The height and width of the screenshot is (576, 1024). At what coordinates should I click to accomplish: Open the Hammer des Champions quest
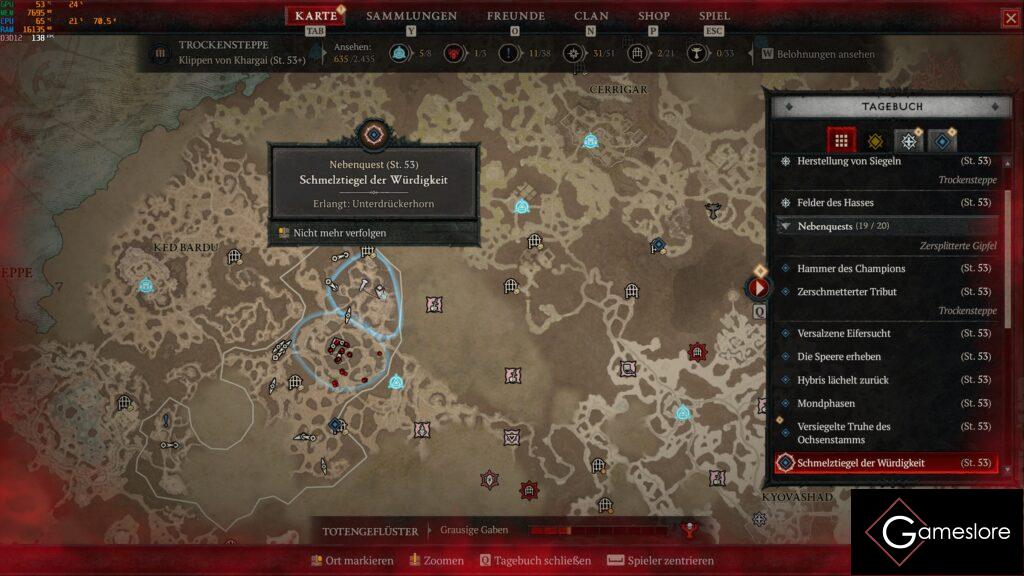pos(850,268)
